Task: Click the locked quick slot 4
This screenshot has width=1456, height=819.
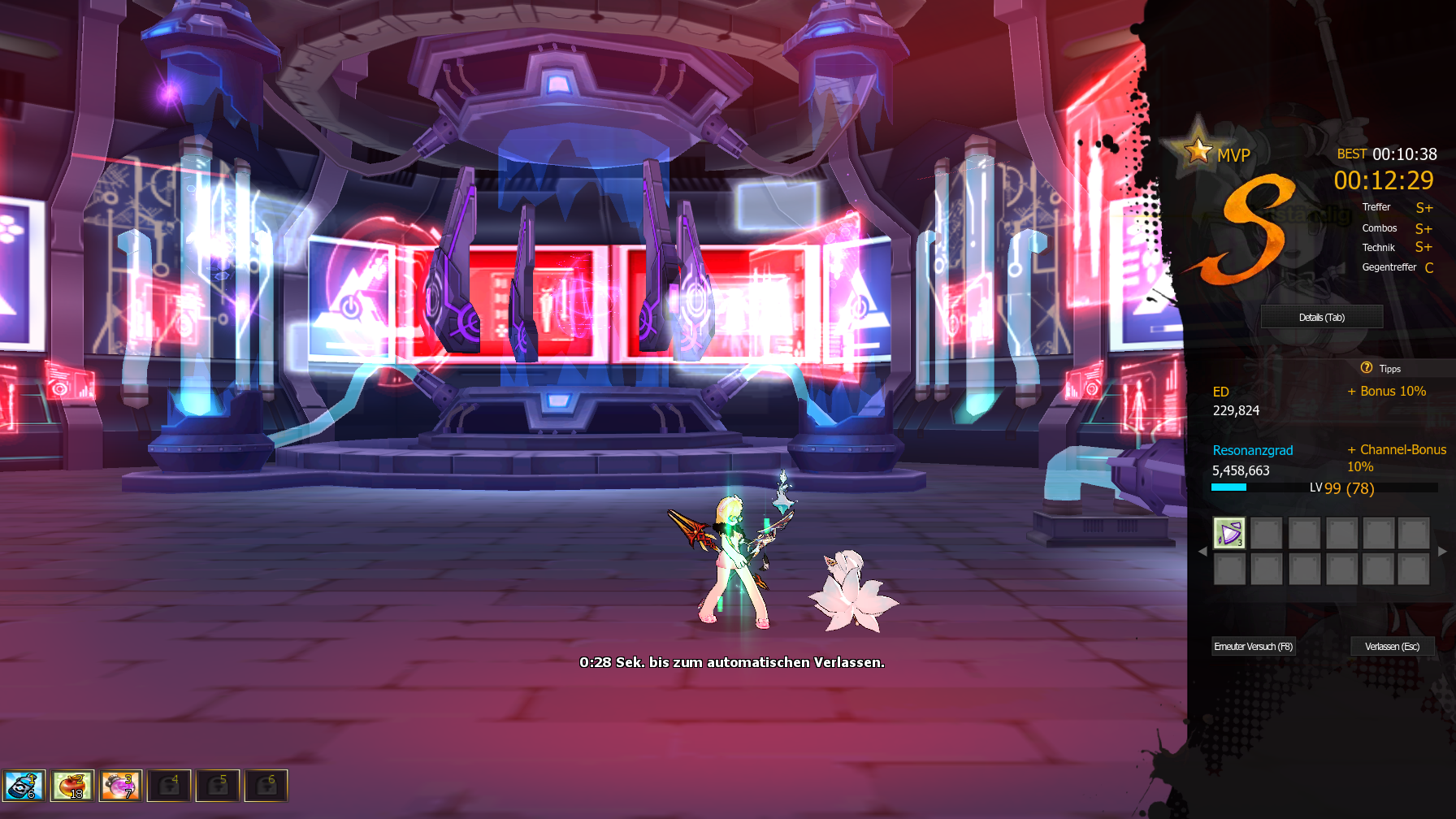Action: tap(169, 786)
